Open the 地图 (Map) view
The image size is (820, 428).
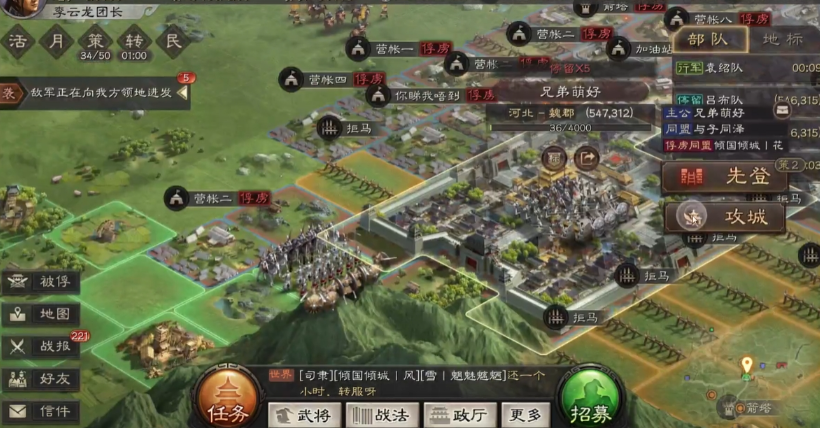[x=42, y=314]
